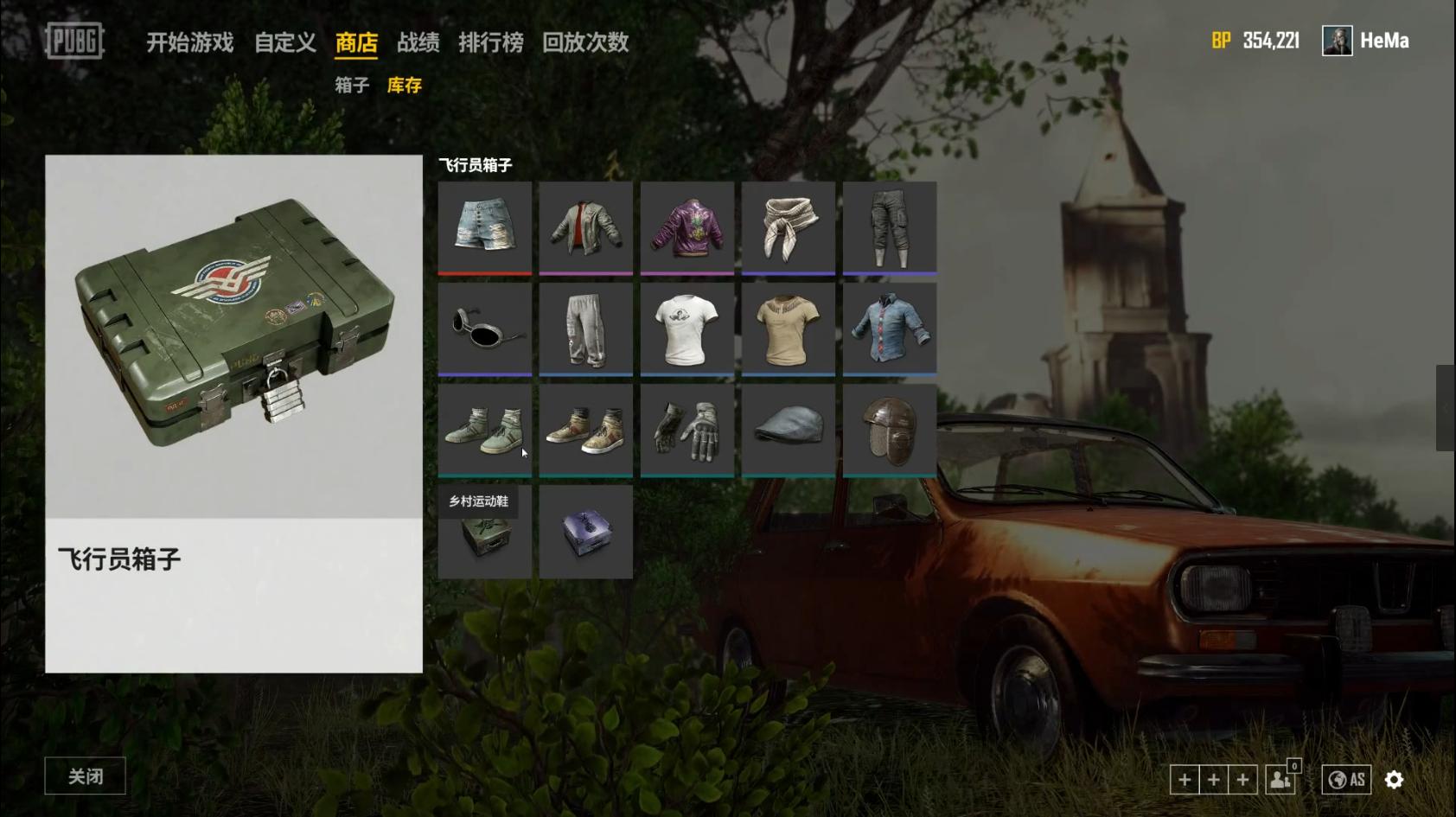Switch to the 箱子 tab

coord(352,85)
